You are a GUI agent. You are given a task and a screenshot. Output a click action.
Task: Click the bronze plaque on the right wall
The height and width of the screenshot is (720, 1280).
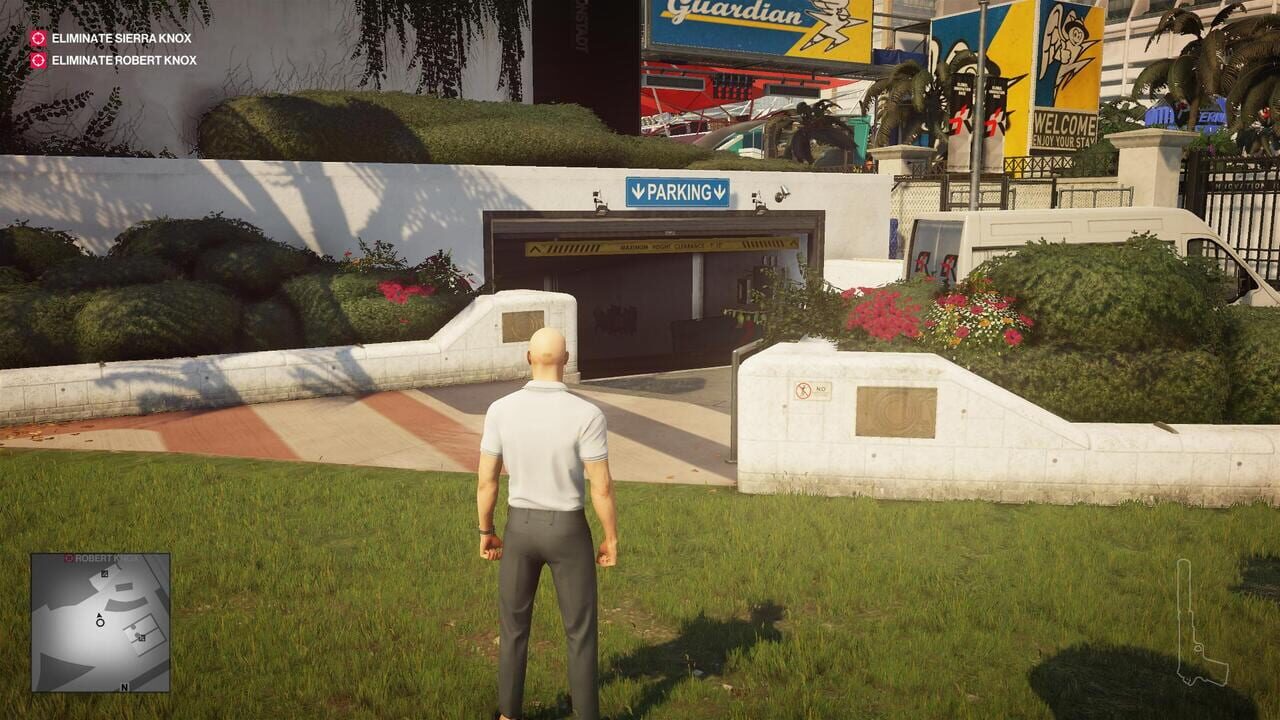point(896,411)
